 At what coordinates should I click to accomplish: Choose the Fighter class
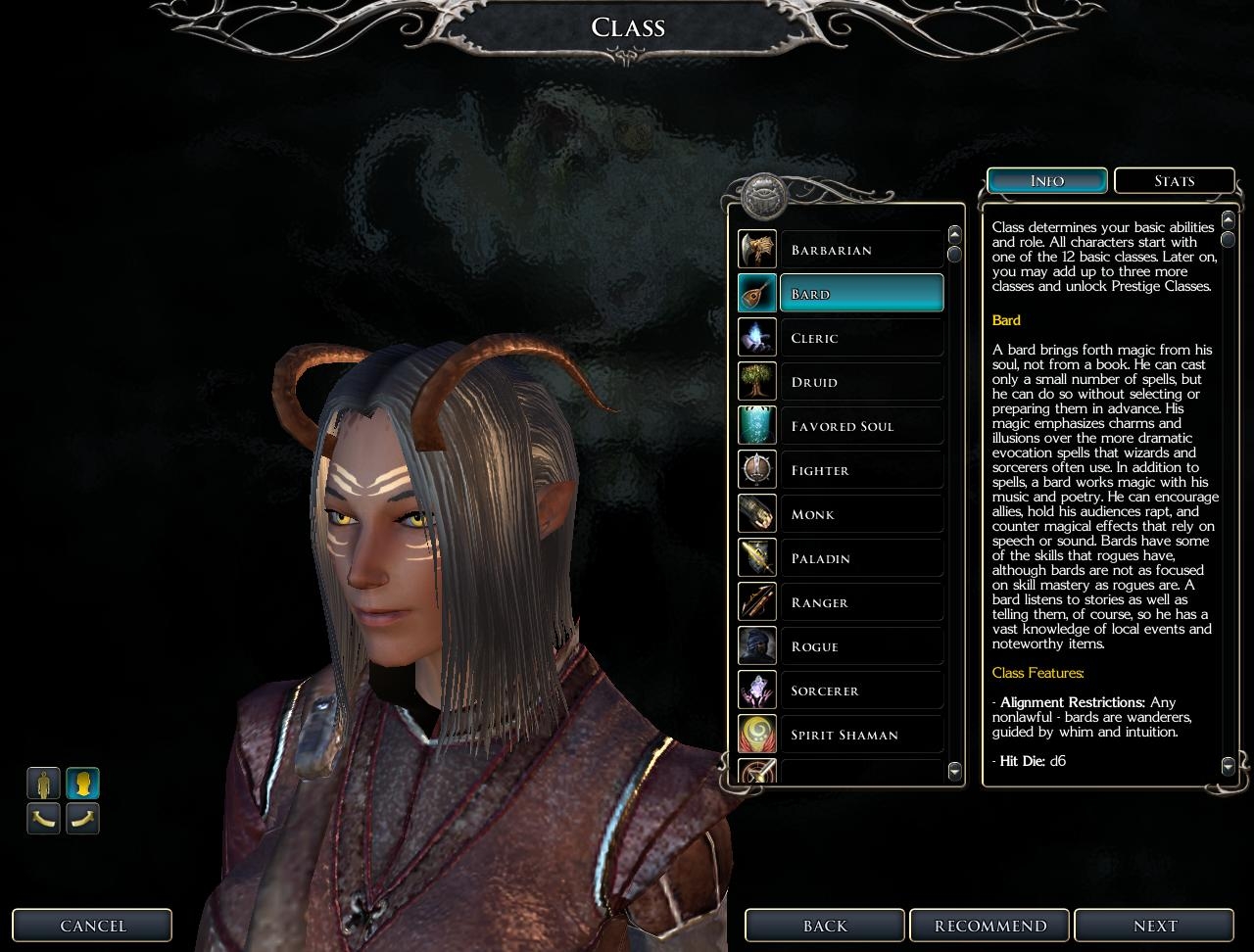point(861,470)
